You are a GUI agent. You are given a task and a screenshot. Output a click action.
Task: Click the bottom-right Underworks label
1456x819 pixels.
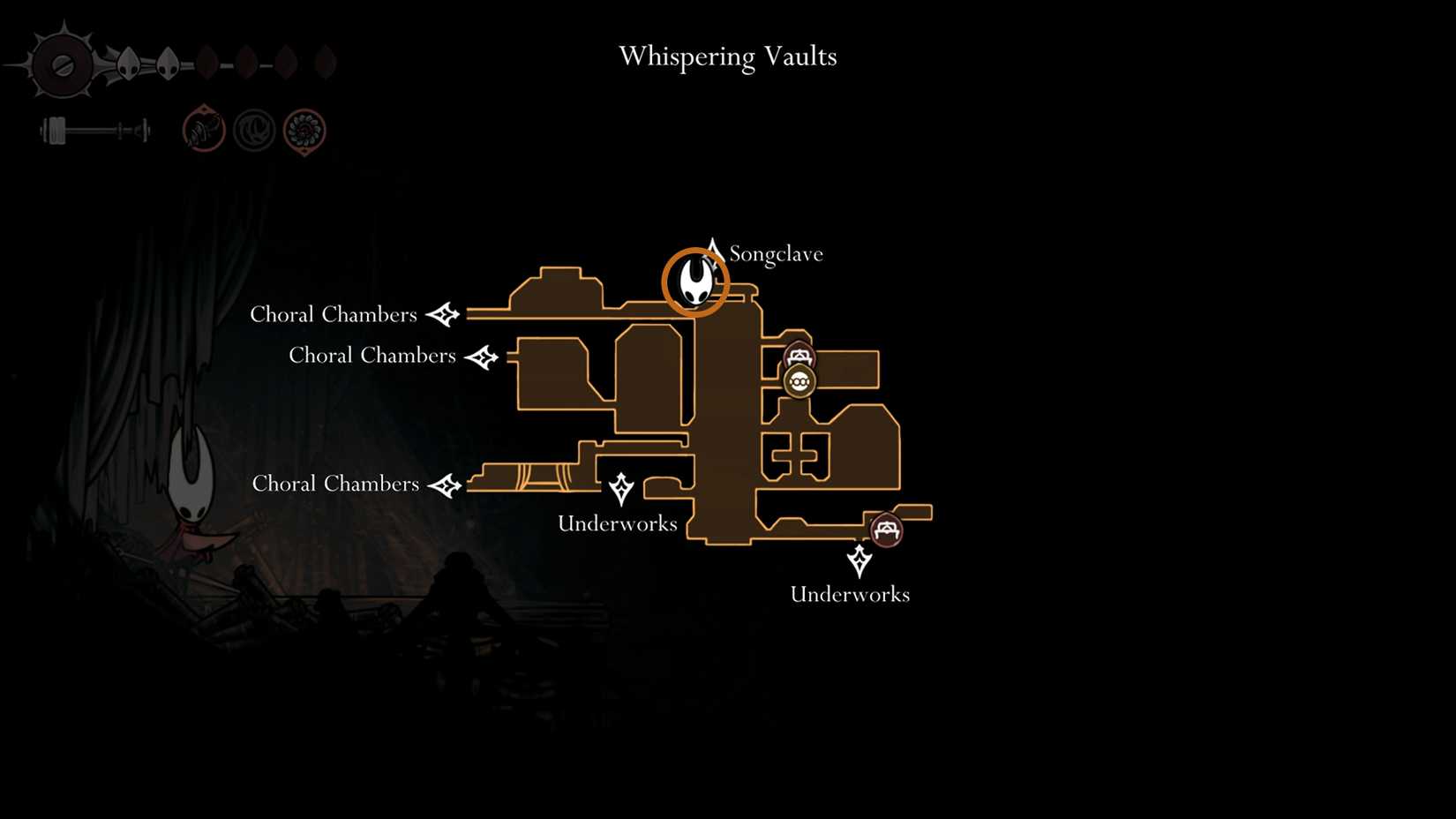(x=850, y=594)
